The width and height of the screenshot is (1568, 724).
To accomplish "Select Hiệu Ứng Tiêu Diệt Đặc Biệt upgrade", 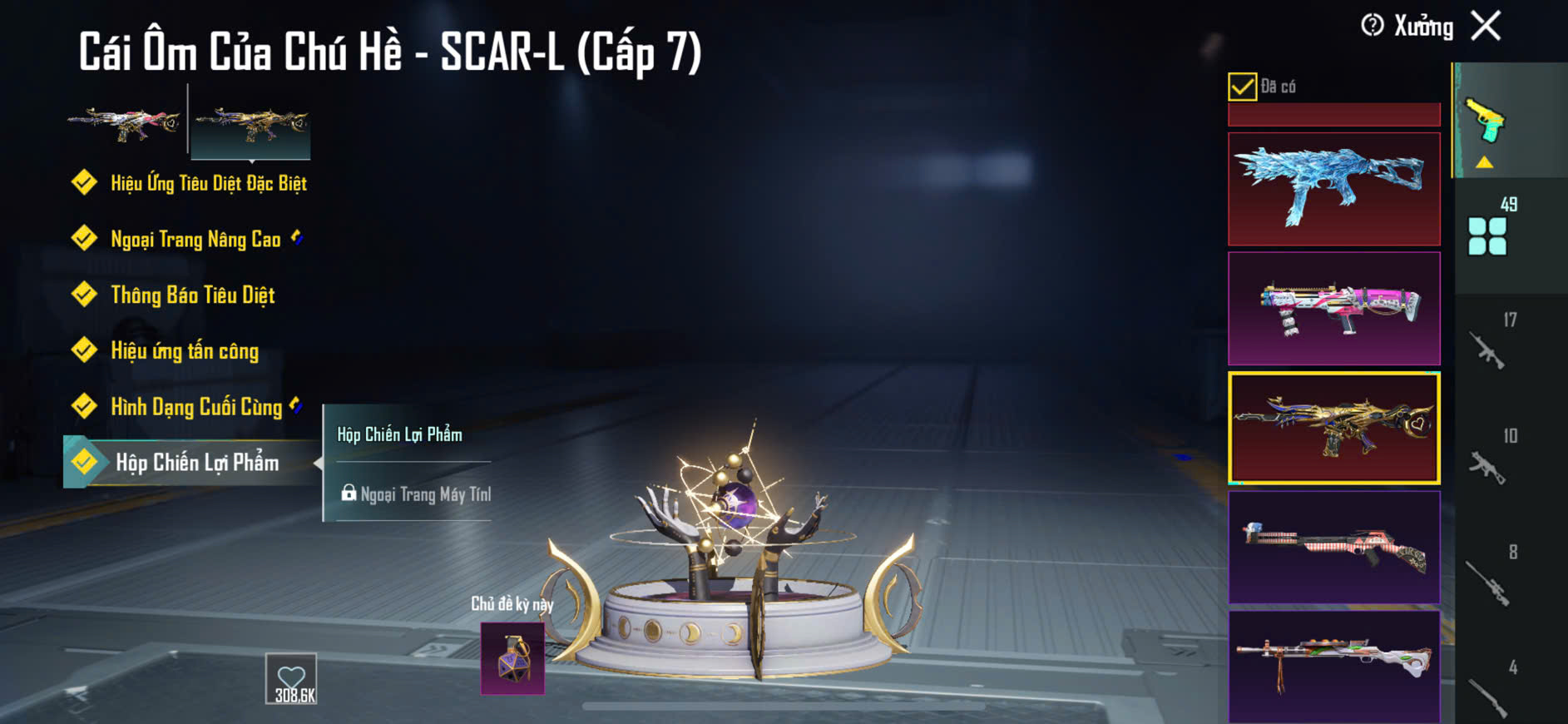I will tap(208, 183).
